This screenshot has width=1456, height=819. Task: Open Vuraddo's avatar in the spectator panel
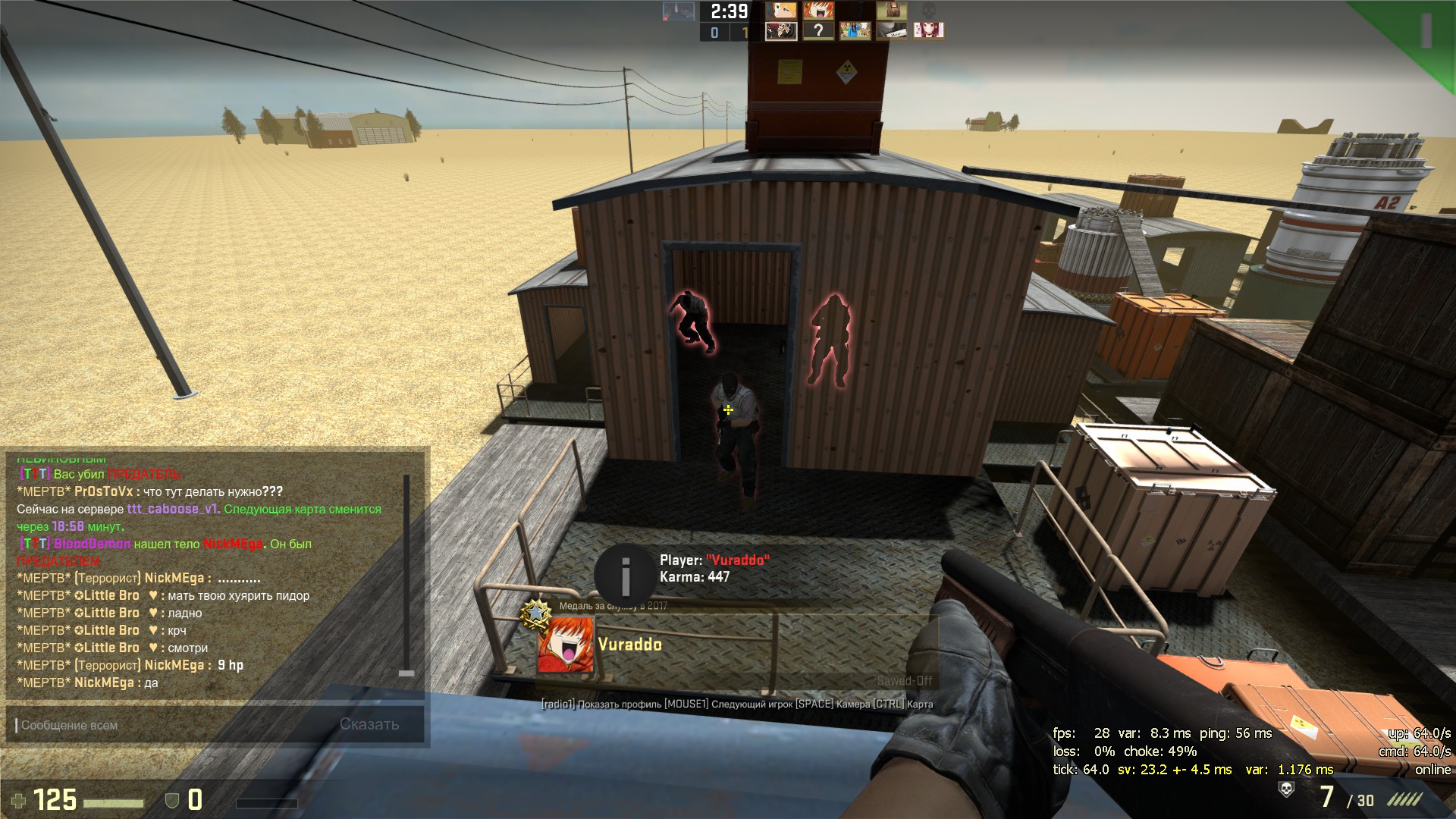[x=565, y=645]
